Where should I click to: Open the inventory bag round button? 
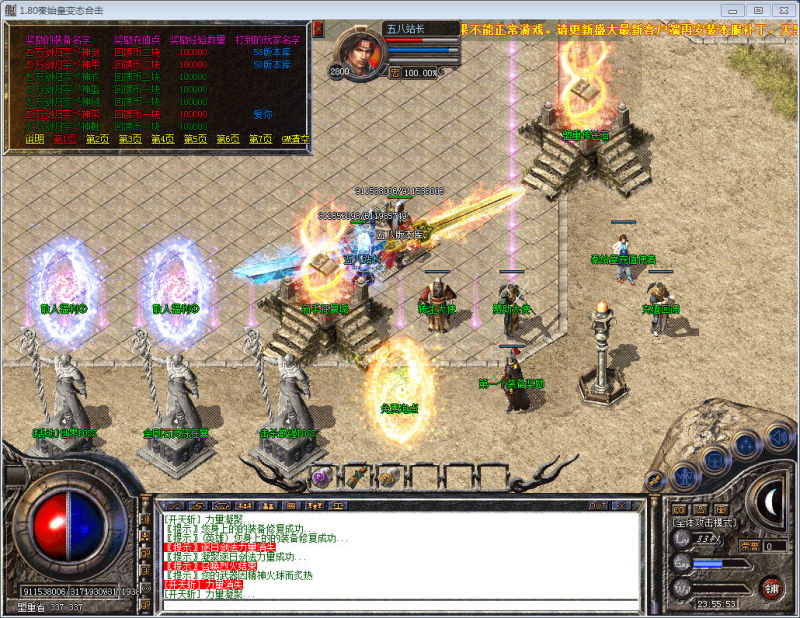pyautogui.click(x=715, y=459)
